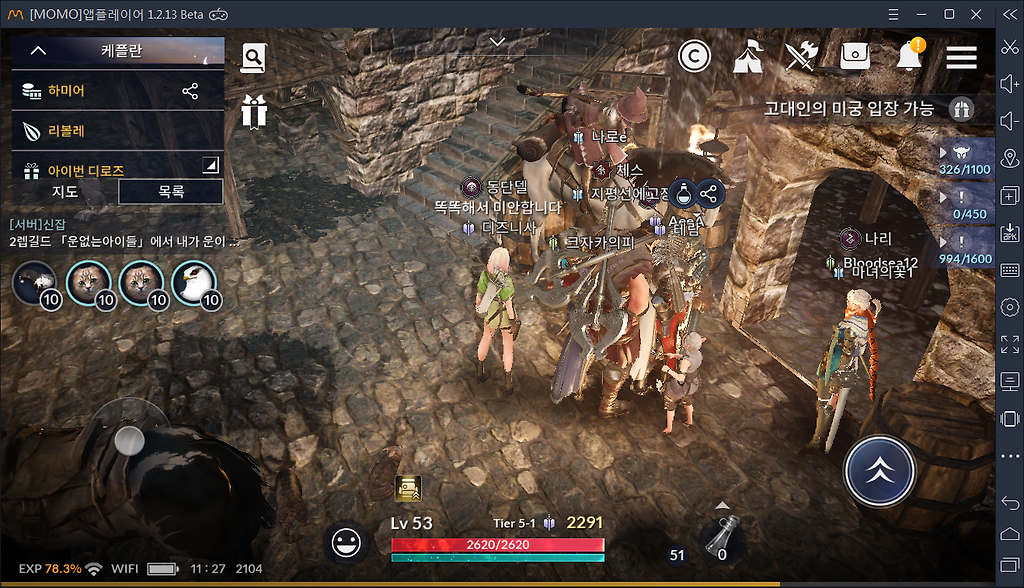Open the server chat message line
Image resolution: width=1024 pixels, height=588 pixels.
pyautogui.click(x=125, y=241)
